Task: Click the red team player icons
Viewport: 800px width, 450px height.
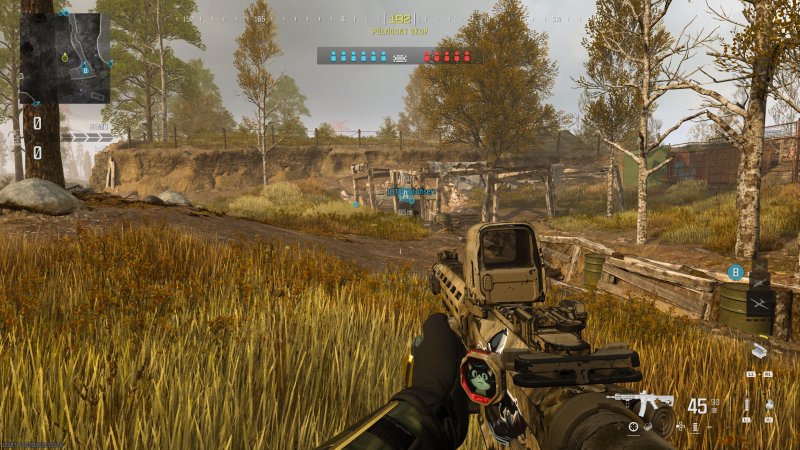Action: (446, 56)
